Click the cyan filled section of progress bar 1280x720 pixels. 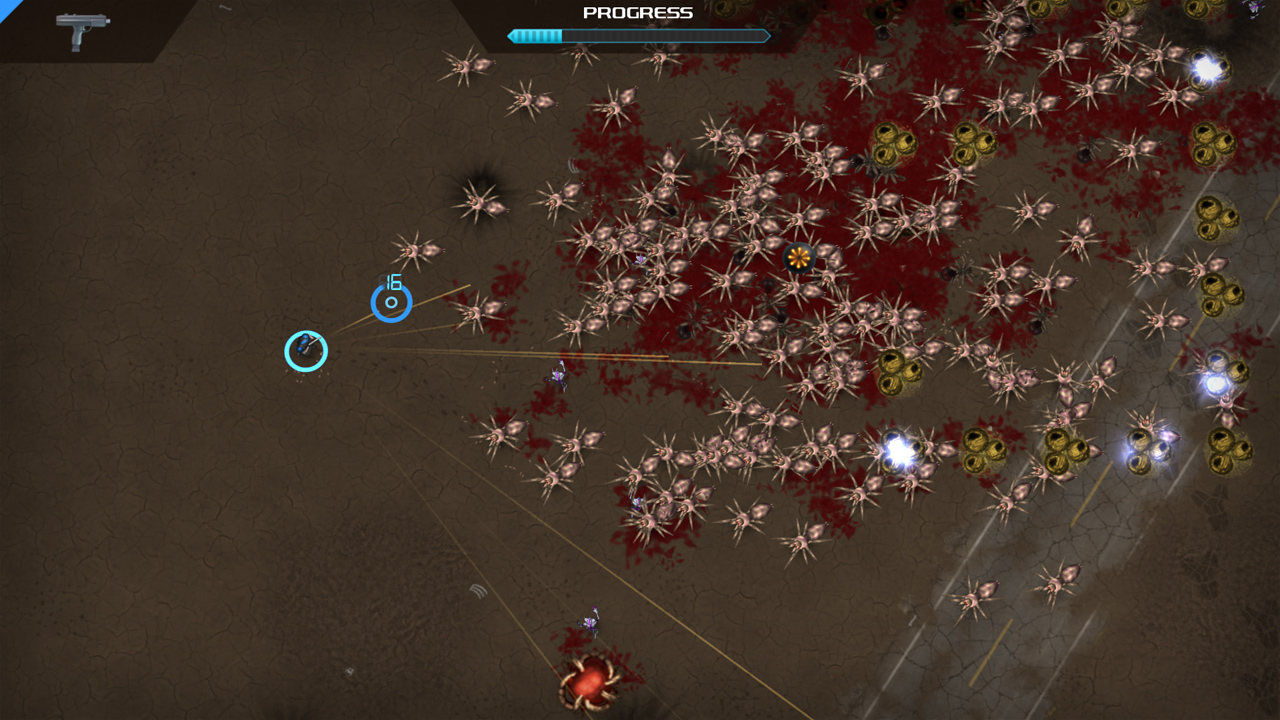point(535,36)
